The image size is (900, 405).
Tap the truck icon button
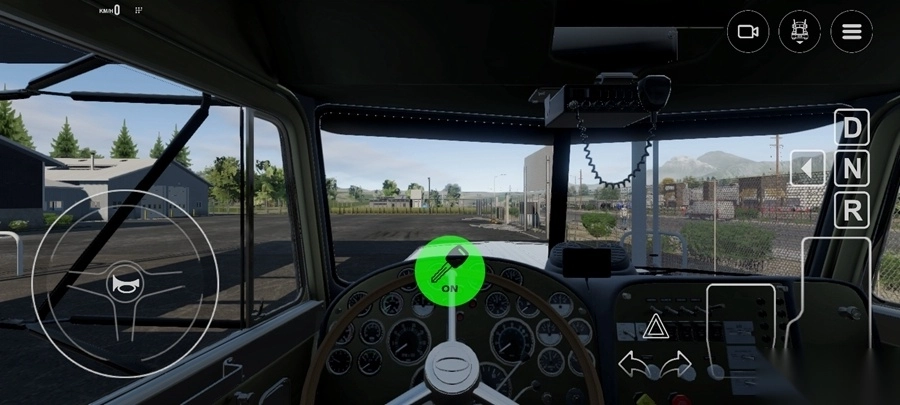point(799,32)
